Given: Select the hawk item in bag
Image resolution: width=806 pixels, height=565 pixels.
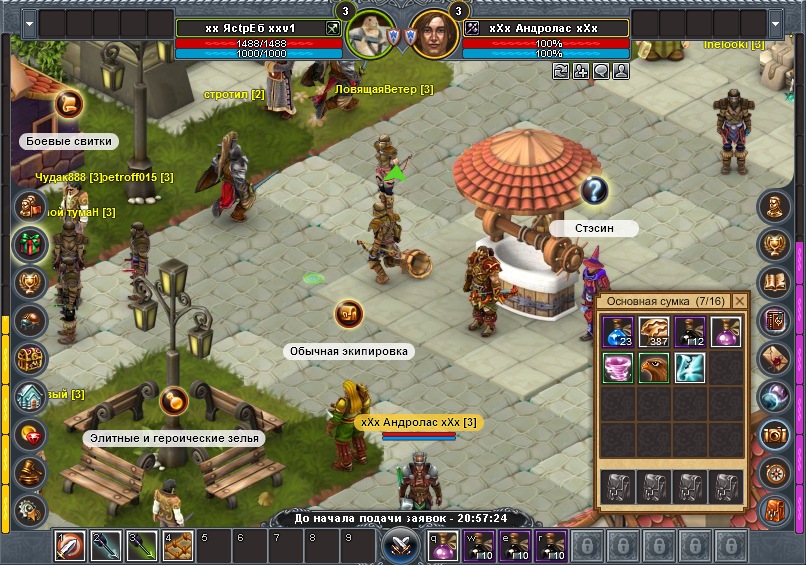Looking at the screenshot, I should coord(655,368).
